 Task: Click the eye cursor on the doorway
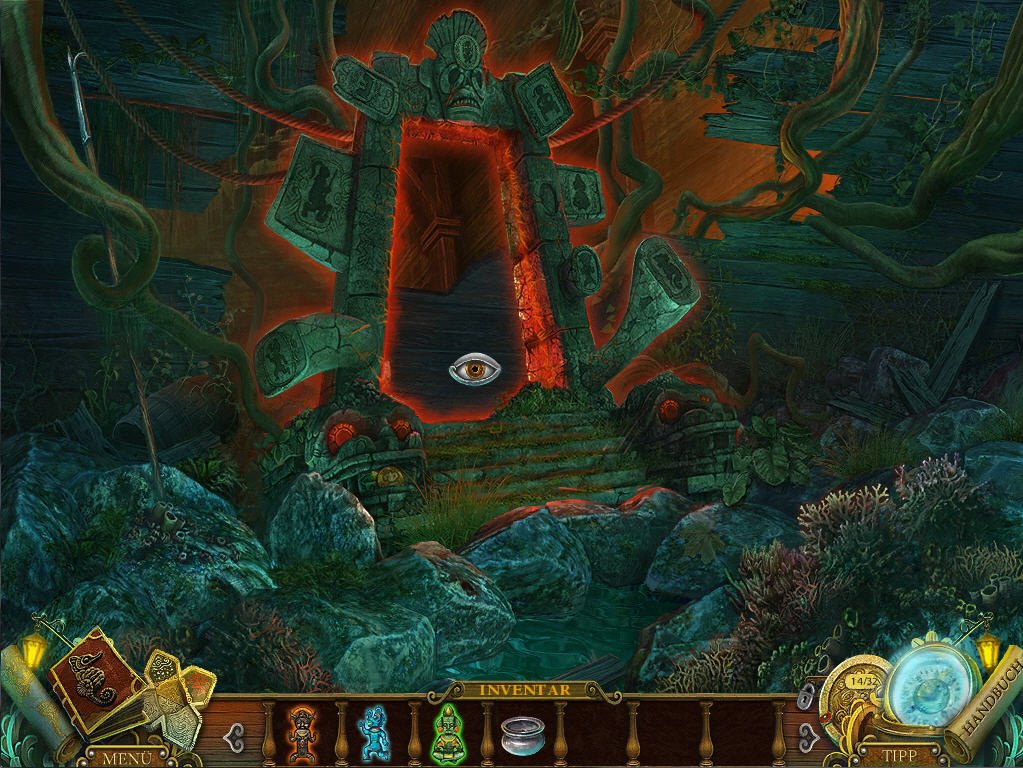[474, 370]
